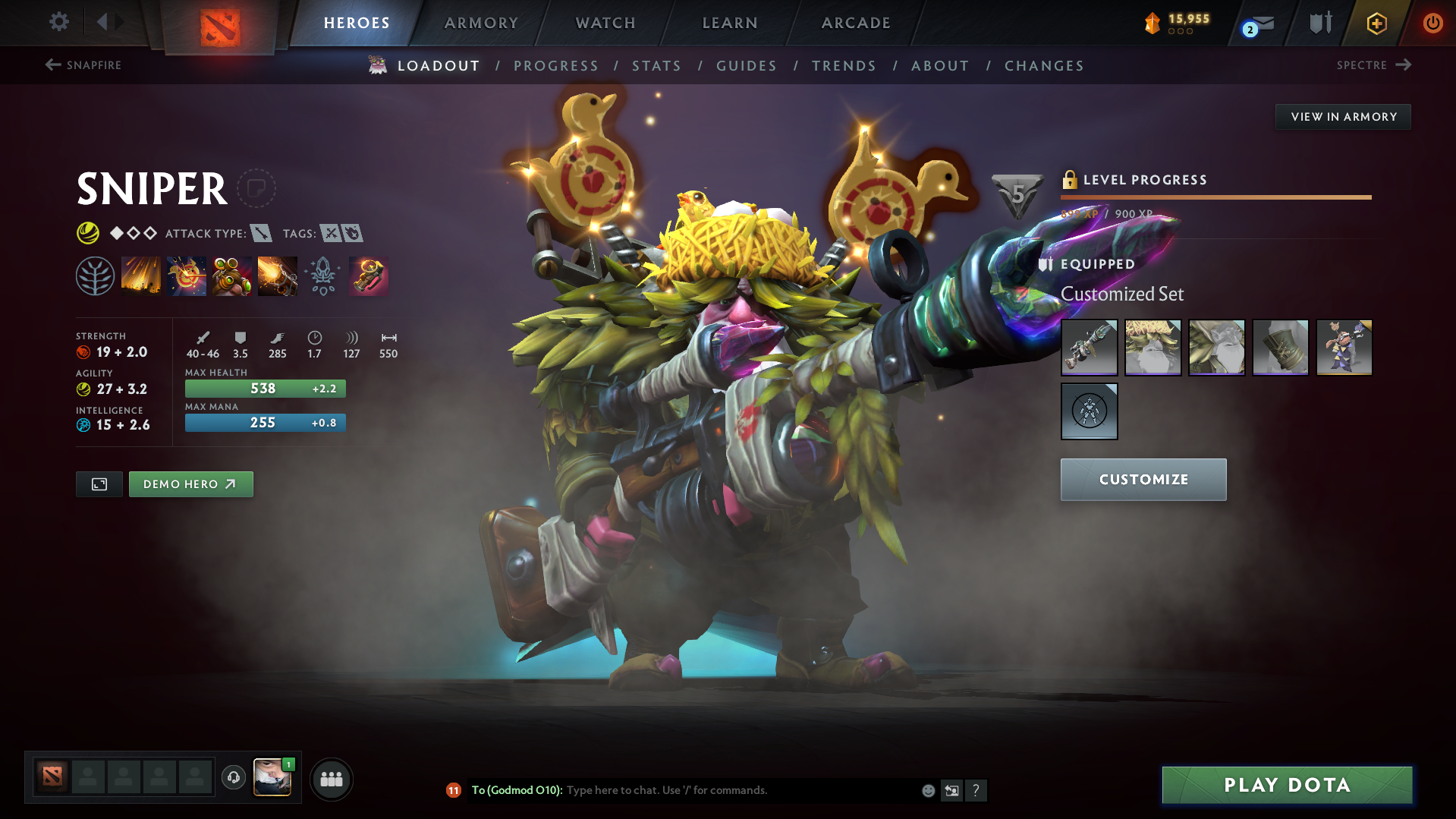The height and width of the screenshot is (819, 1456).
Task: Inspect the Aghanim's Scepter upgrade icon
Action: (323, 275)
